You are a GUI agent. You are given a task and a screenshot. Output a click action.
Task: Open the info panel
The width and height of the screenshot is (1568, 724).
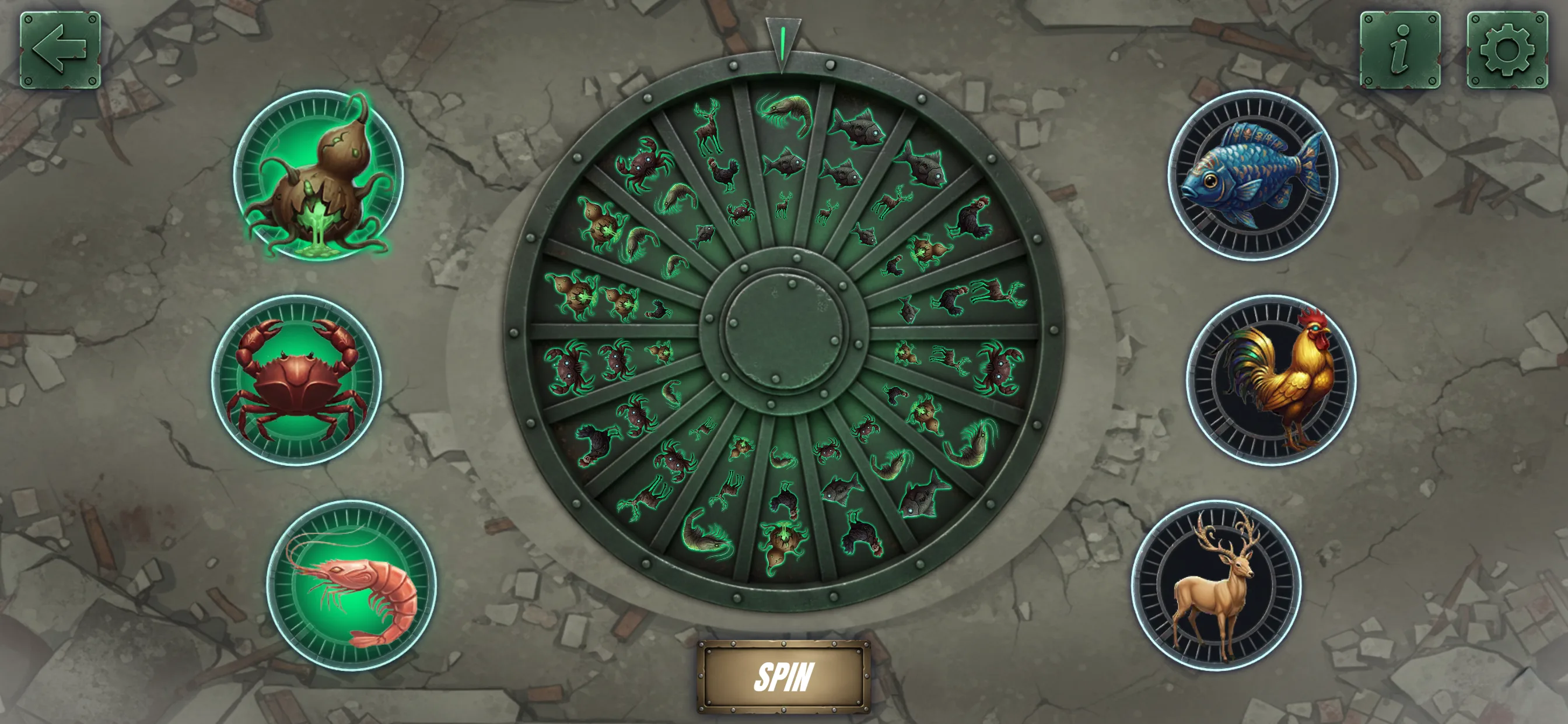(1400, 50)
